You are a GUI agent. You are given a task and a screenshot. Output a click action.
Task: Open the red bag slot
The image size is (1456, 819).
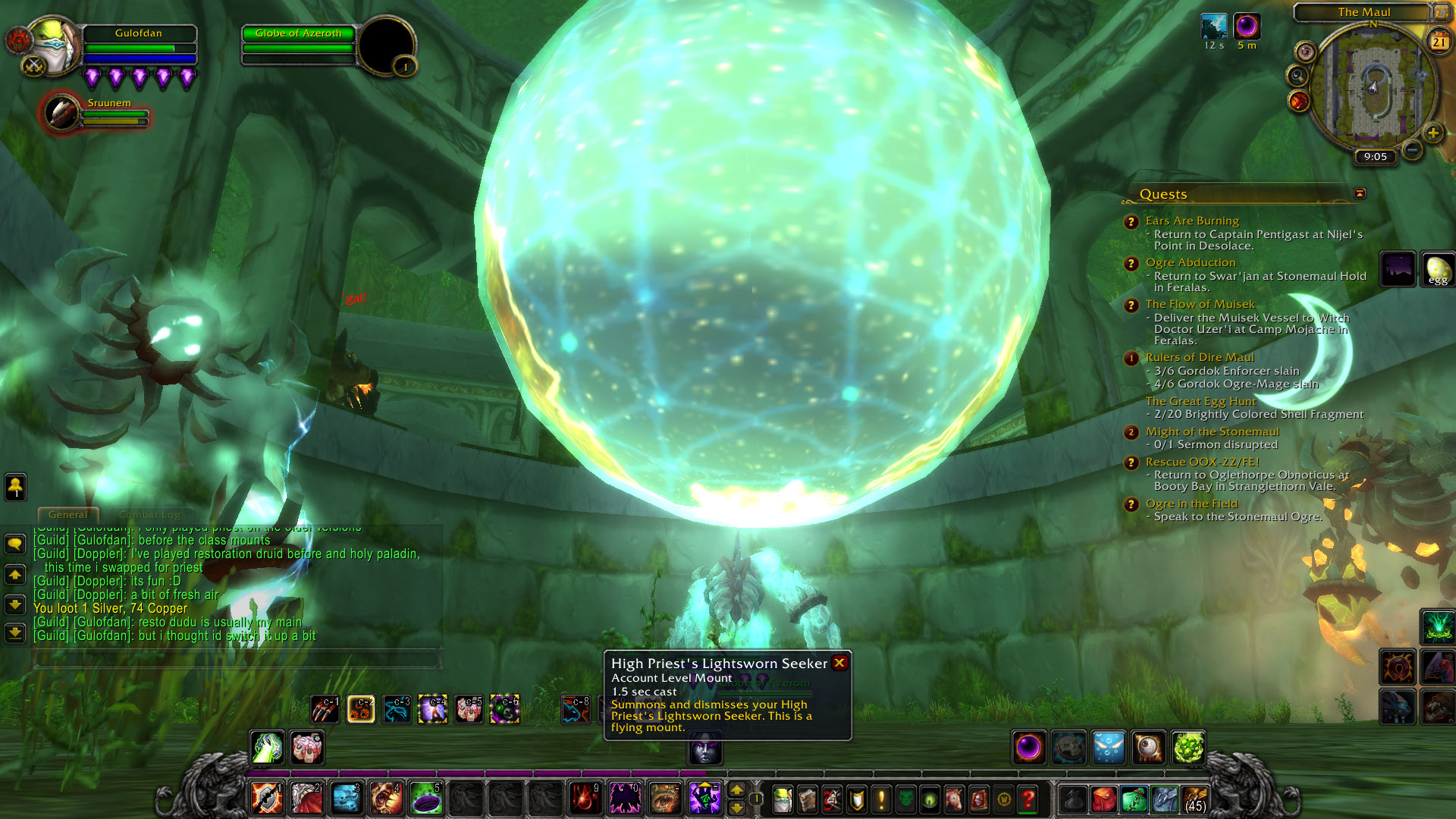pyautogui.click(x=1104, y=799)
